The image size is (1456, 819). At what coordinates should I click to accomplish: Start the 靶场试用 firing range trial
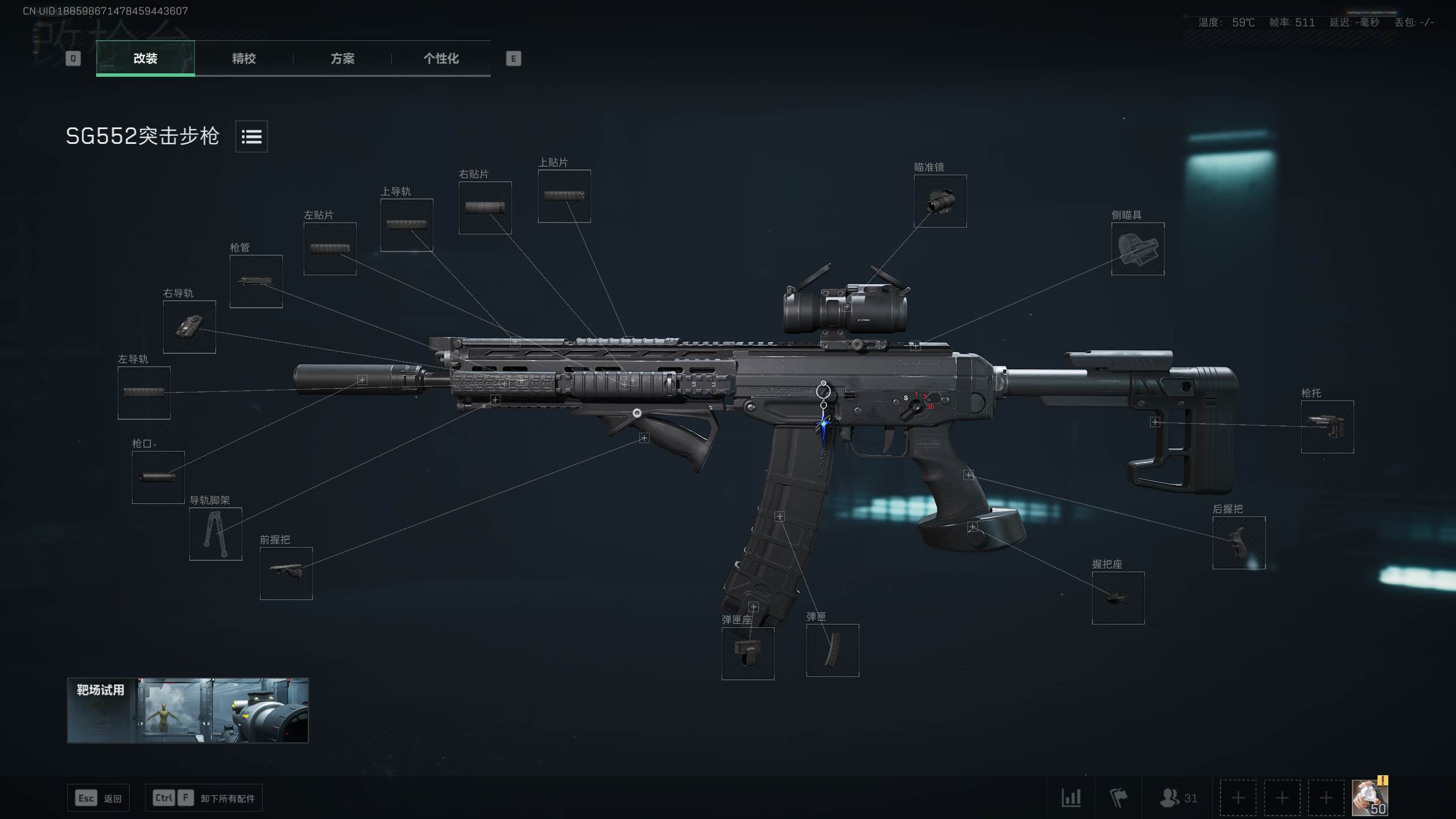pos(188,710)
